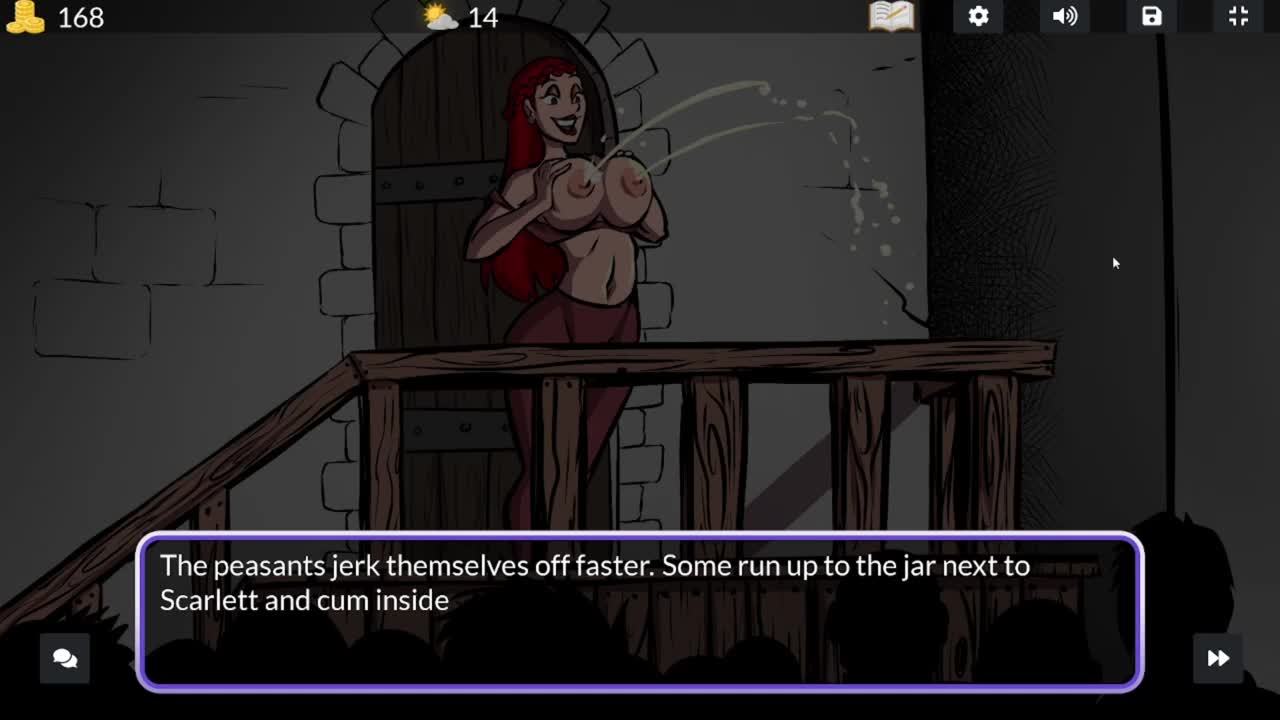Open the gear settings menu
Screen dimensions: 1280x720
978,16
